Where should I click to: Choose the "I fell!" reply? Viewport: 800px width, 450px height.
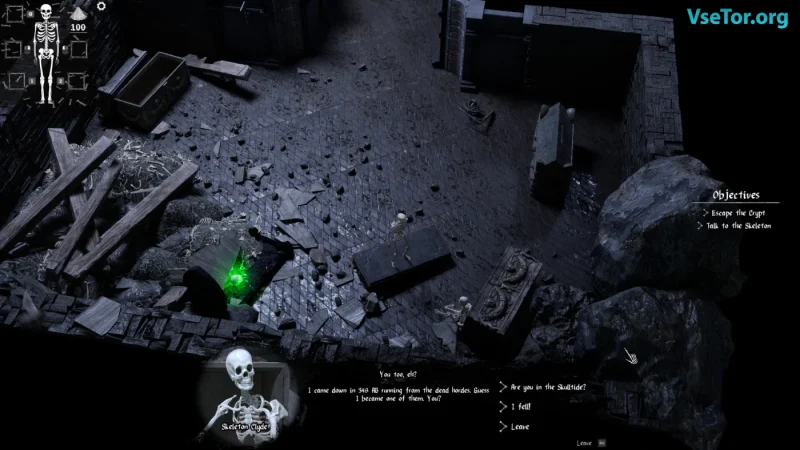point(520,407)
